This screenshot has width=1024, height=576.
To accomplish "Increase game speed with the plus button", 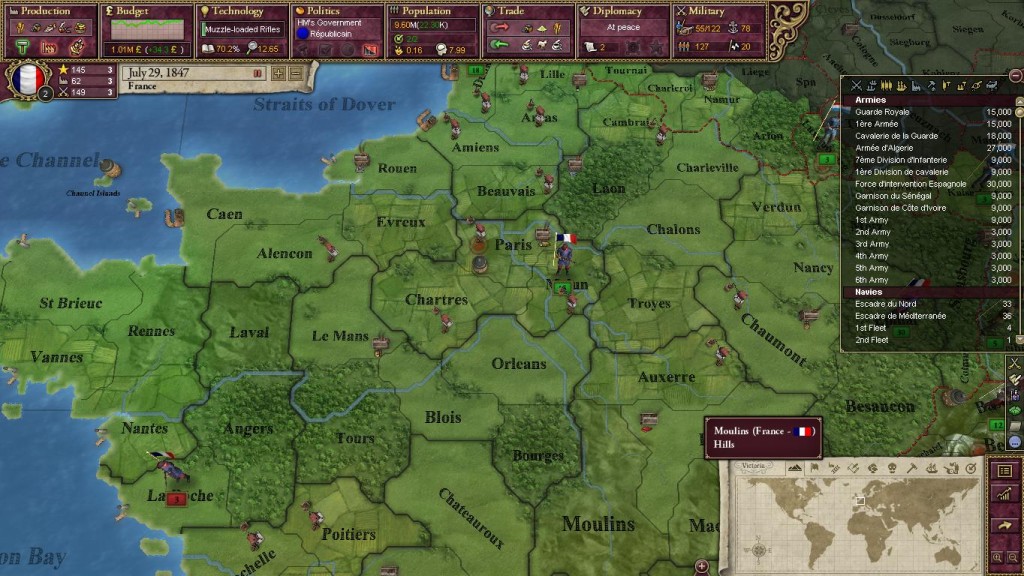I will click(x=279, y=73).
